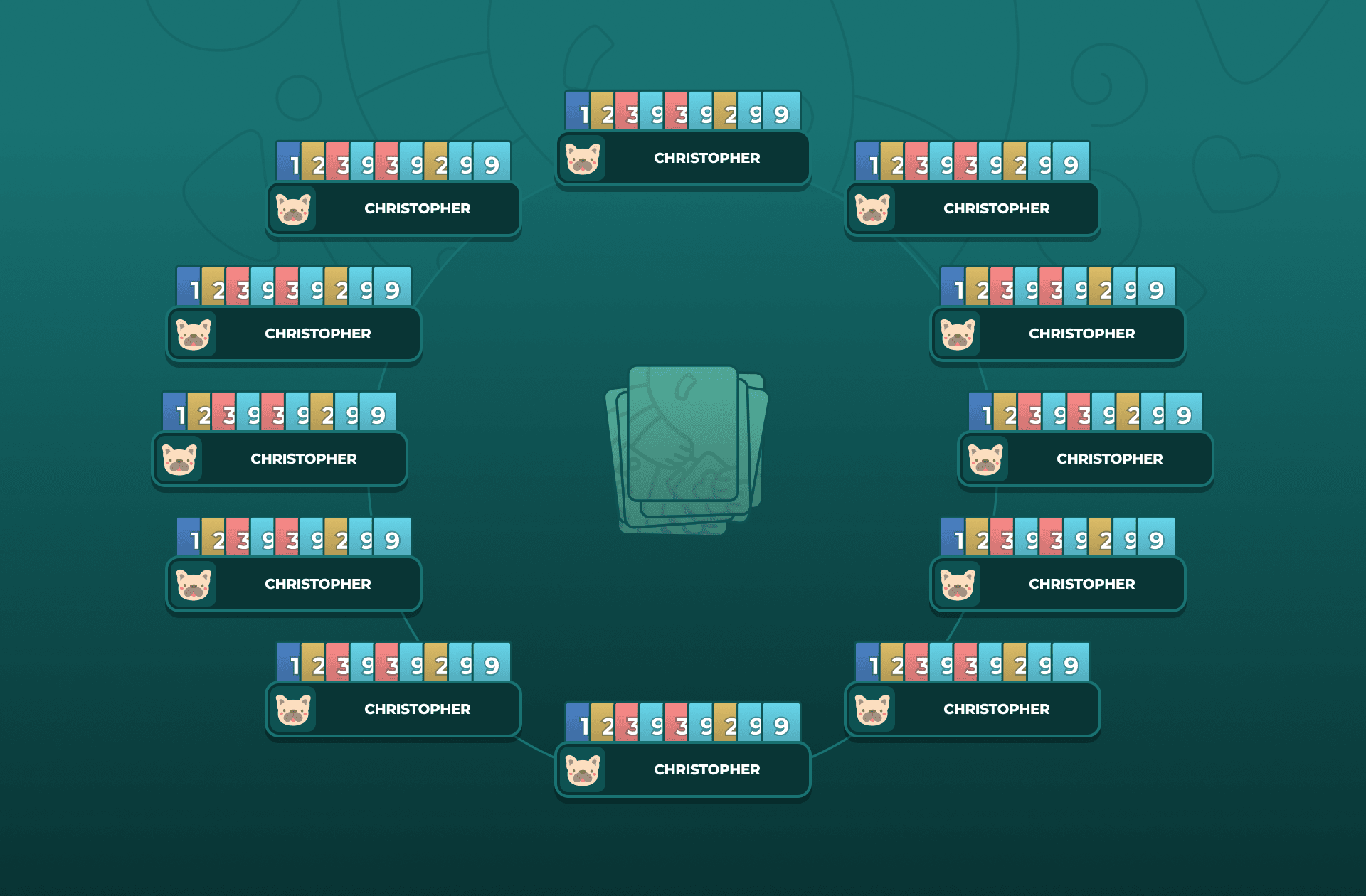Click the upper-right Christopher's name plate
This screenshot has height=896, width=1366.
click(x=996, y=208)
